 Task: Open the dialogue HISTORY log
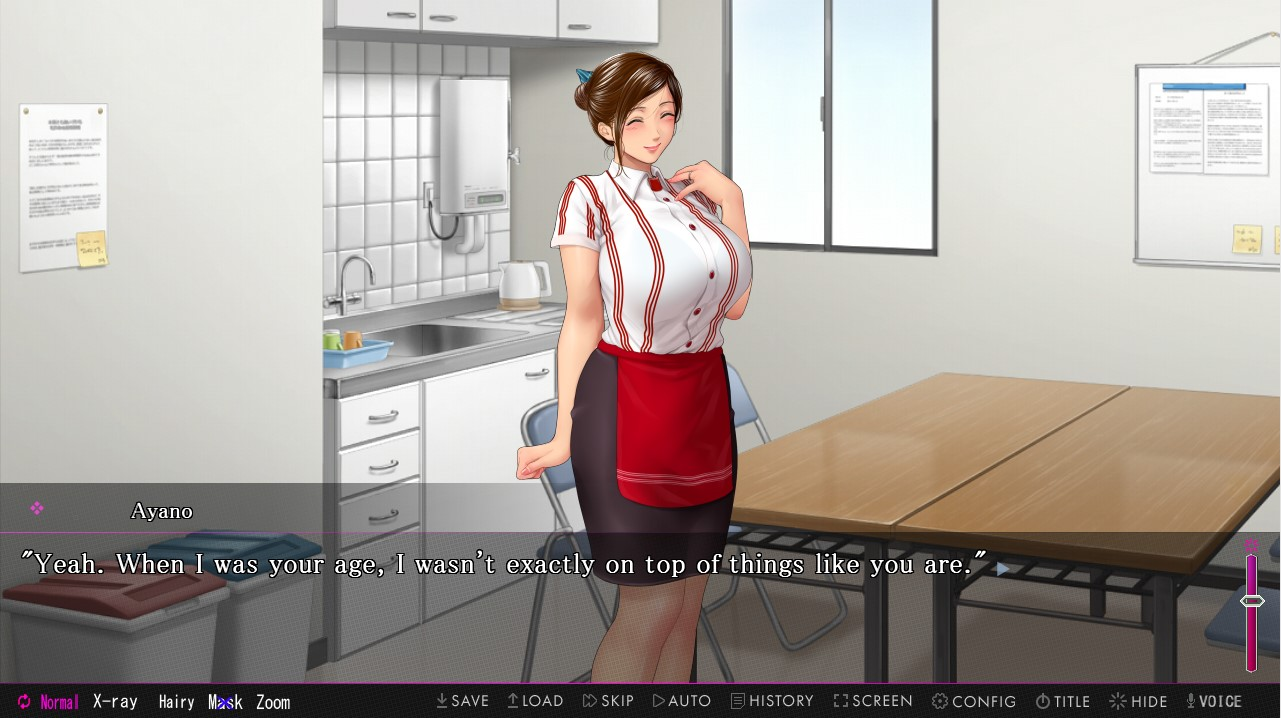772,701
